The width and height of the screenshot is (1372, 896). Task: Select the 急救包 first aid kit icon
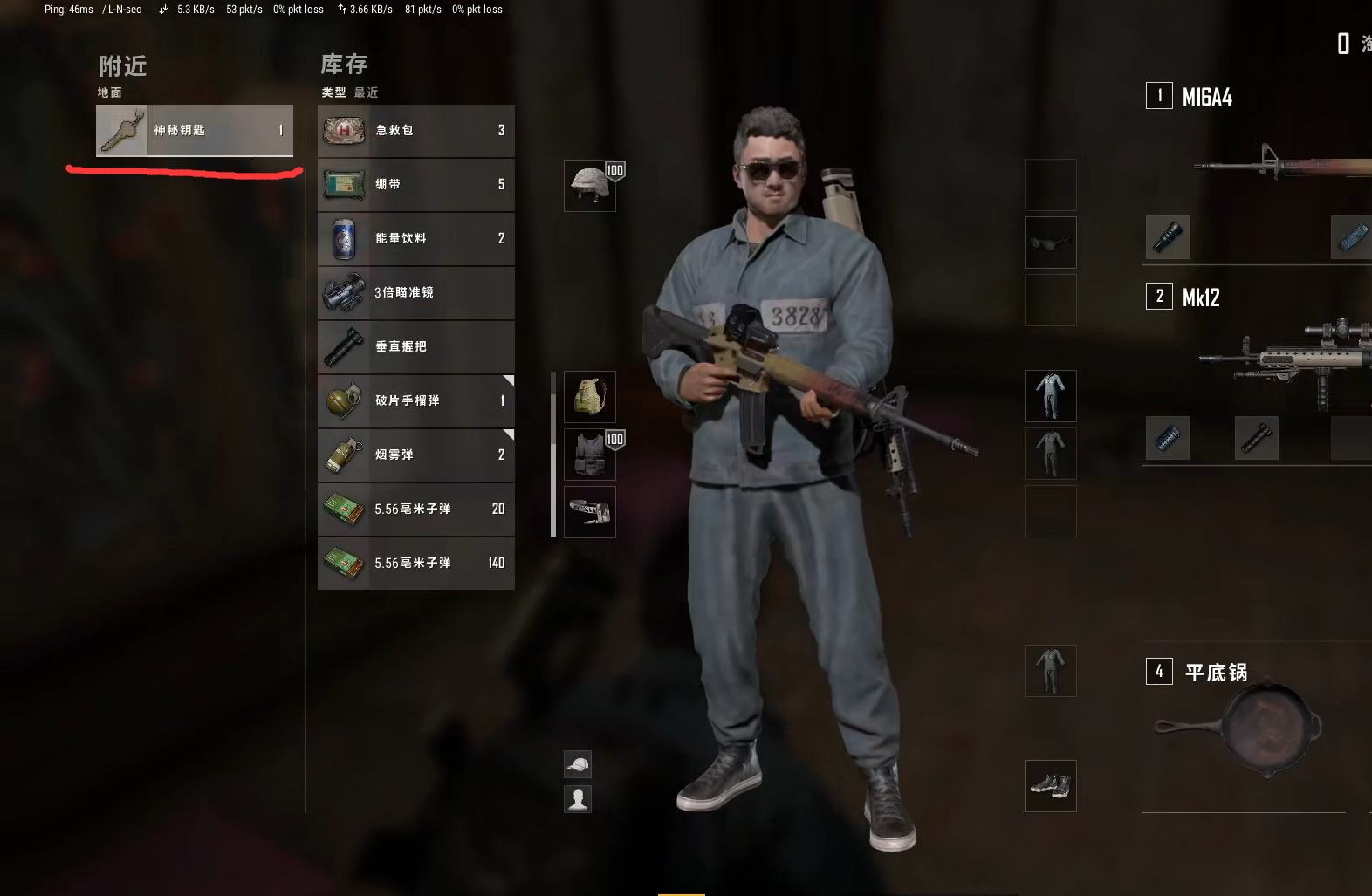click(x=344, y=130)
